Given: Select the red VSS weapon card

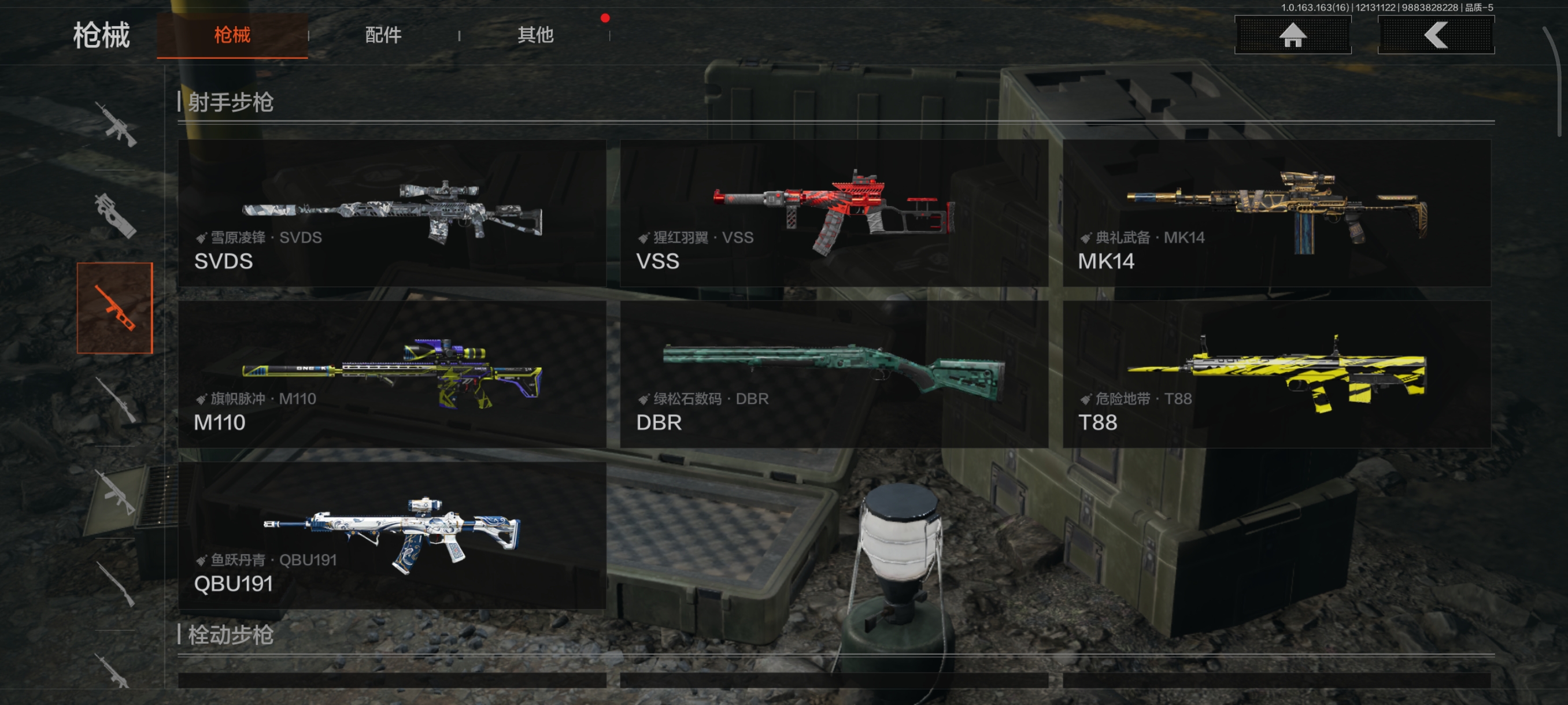Looking at the screenshot, I should [833, 213].
